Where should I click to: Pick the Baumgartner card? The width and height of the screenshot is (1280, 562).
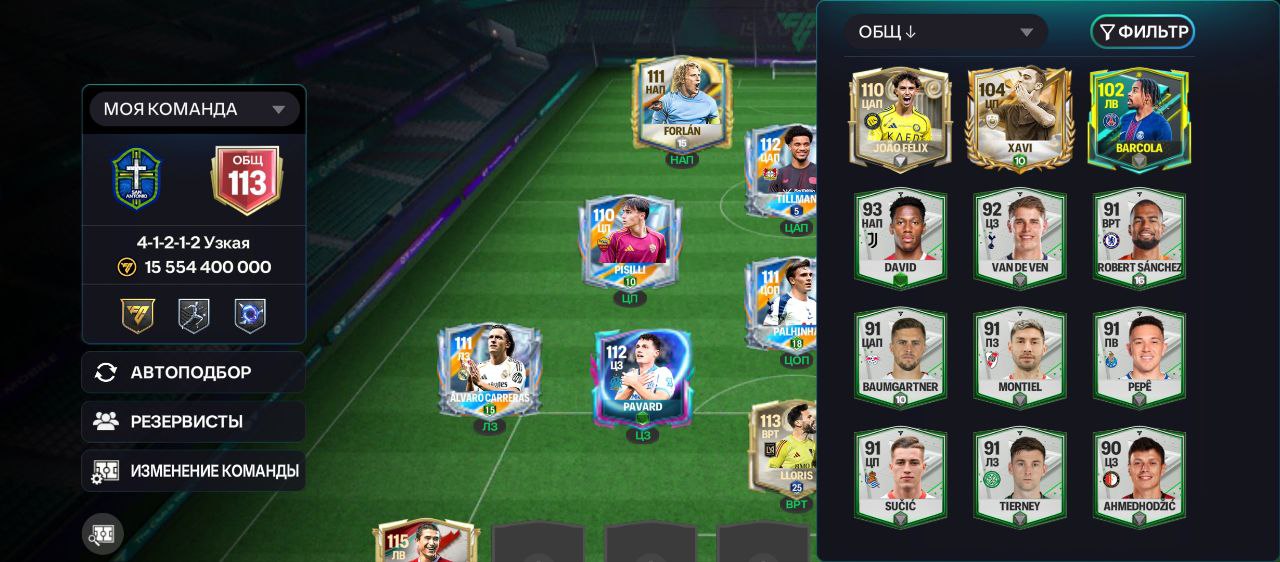point(900,357)
